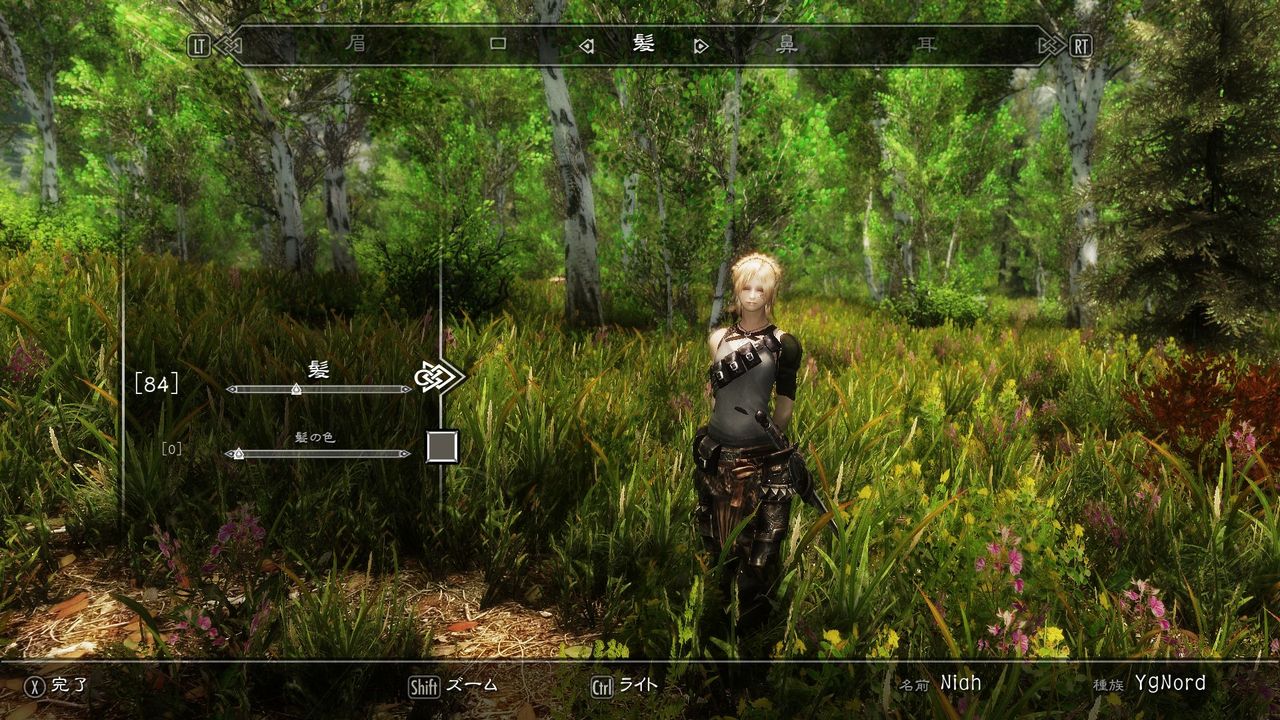Image resolution: width=1280 pixels, height=720 pixels.
Task: Click the skip-backward double arrow icon
Action: tap(232, 44)
